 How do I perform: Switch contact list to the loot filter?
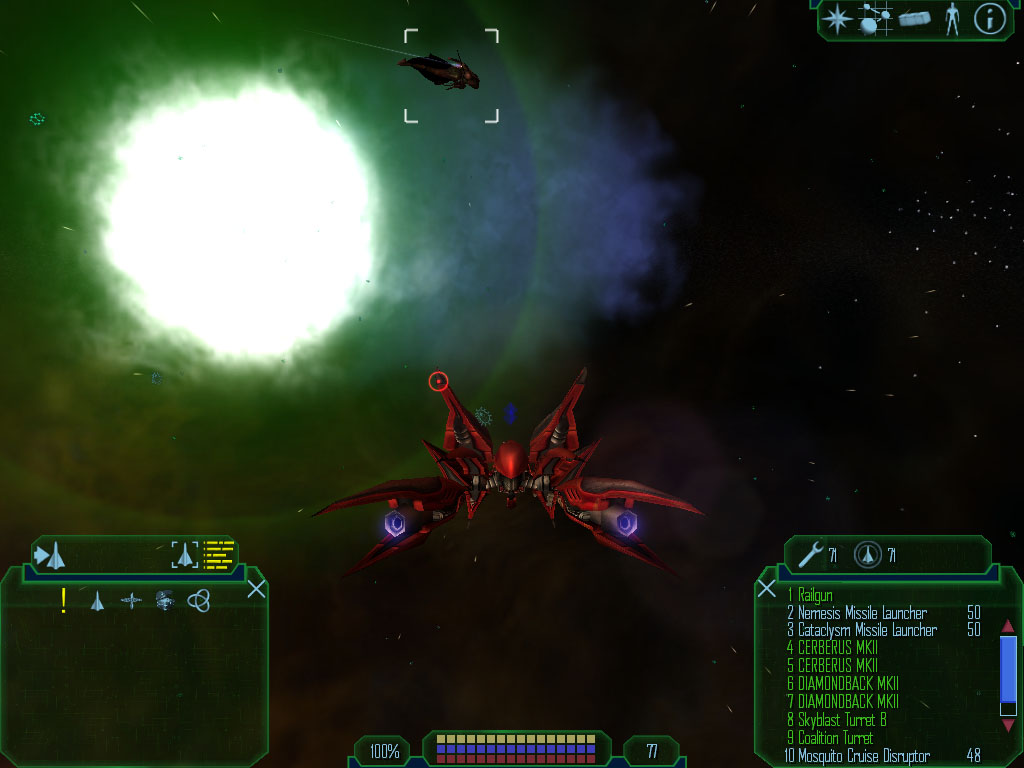click(x=165, y=600)
